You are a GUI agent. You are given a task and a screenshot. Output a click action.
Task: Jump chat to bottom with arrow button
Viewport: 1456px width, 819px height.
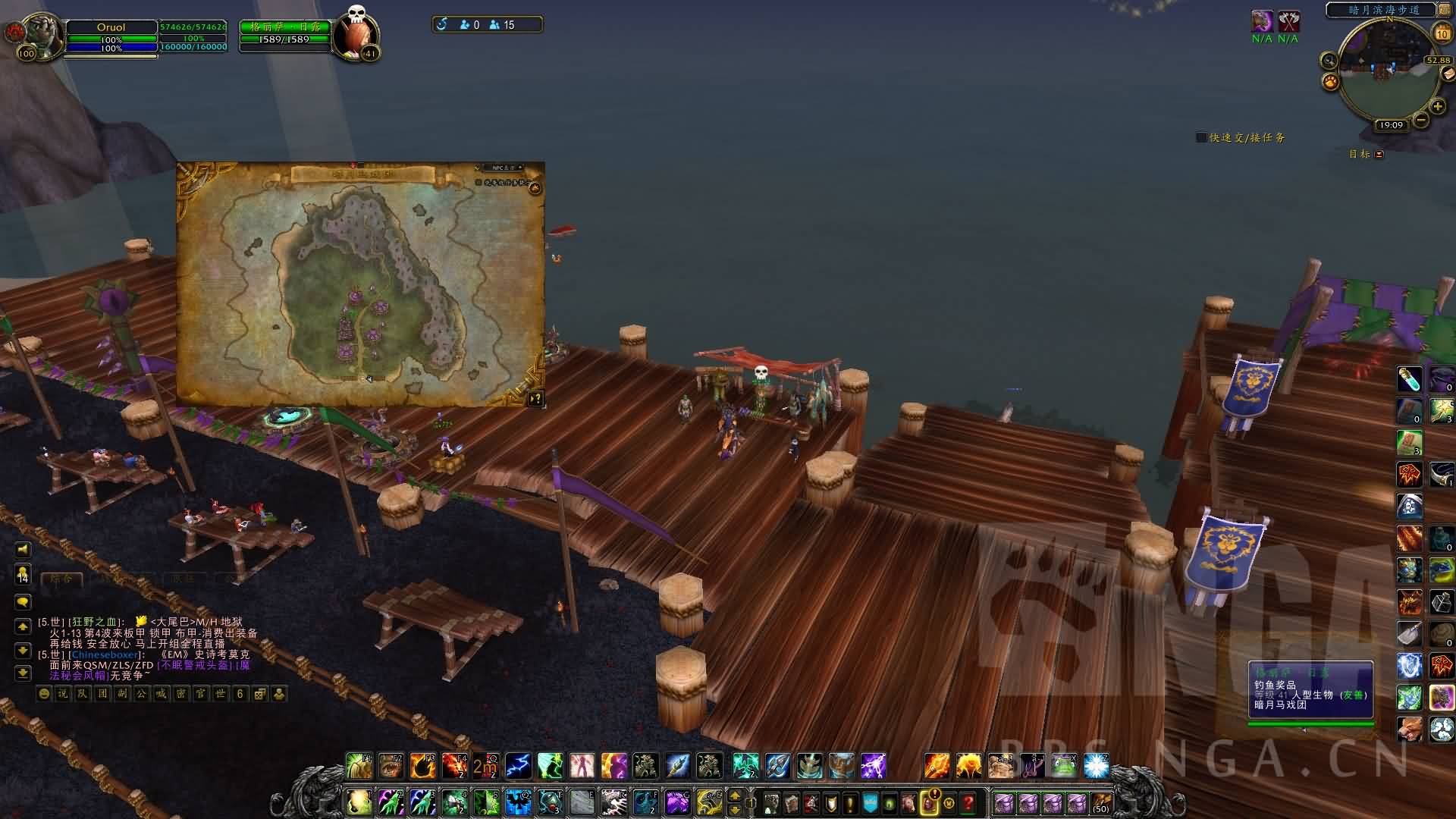23,673
